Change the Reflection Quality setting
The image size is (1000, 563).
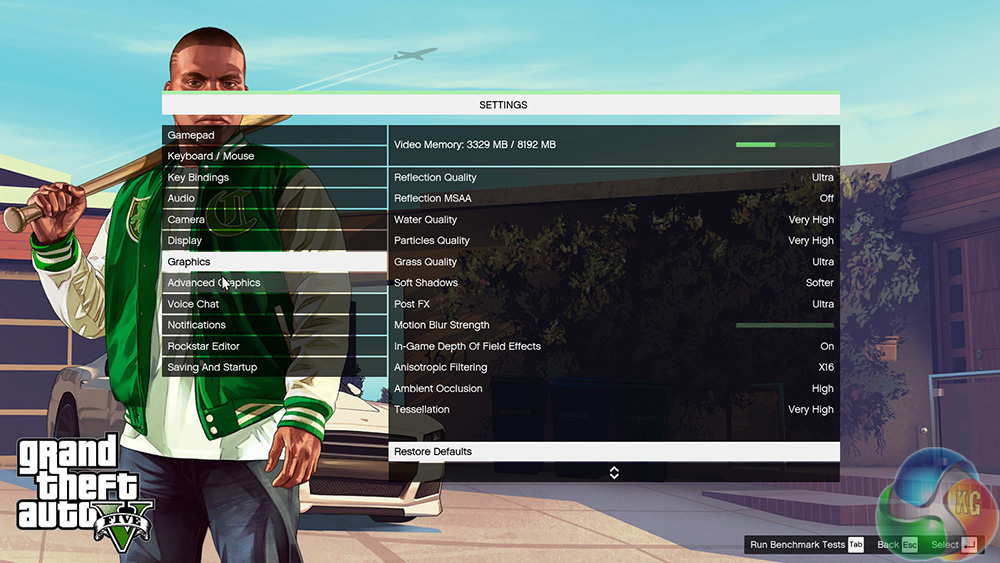click(x=613, y=177)
